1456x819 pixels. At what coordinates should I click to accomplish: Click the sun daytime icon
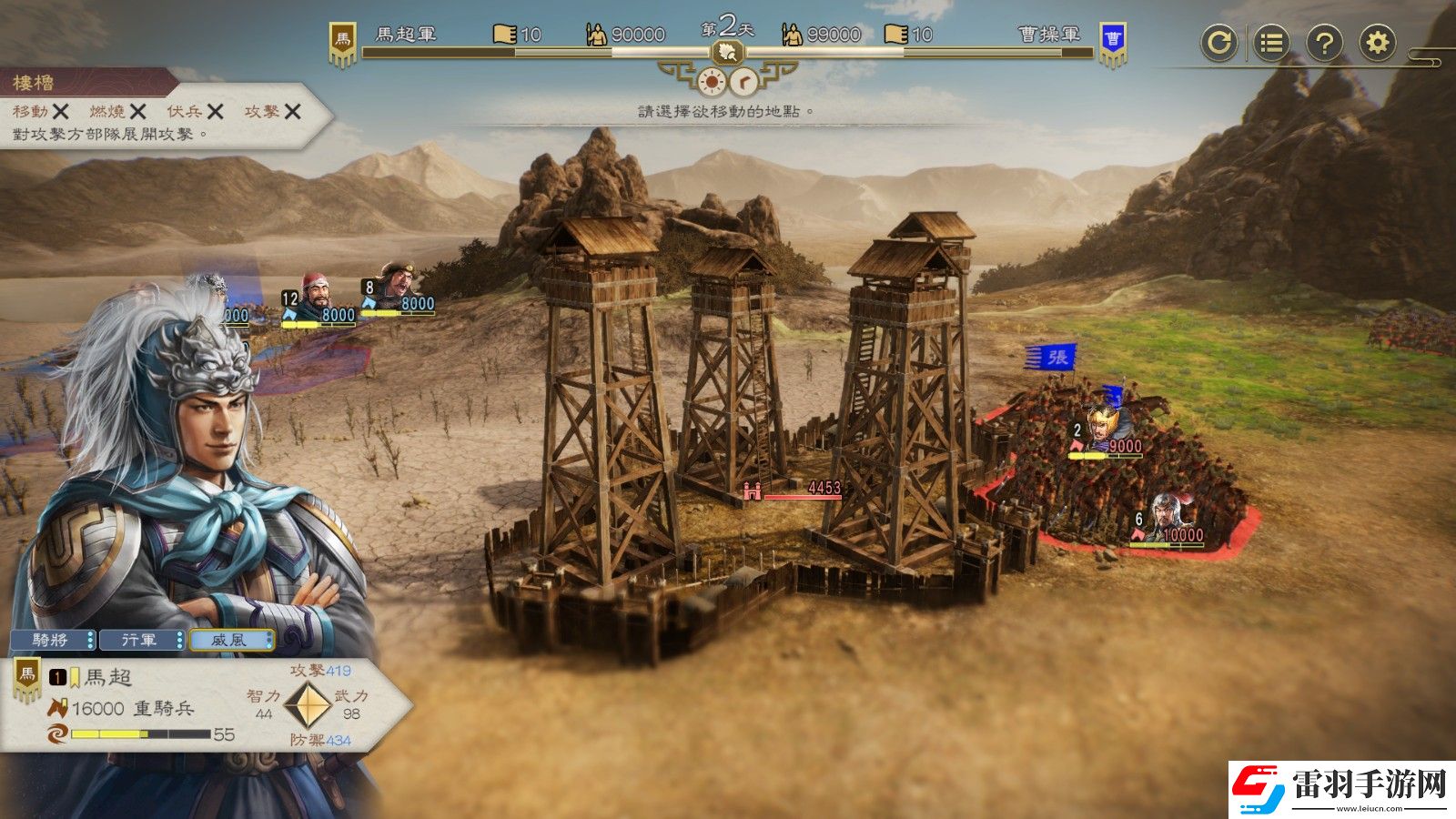pos(711,83)
